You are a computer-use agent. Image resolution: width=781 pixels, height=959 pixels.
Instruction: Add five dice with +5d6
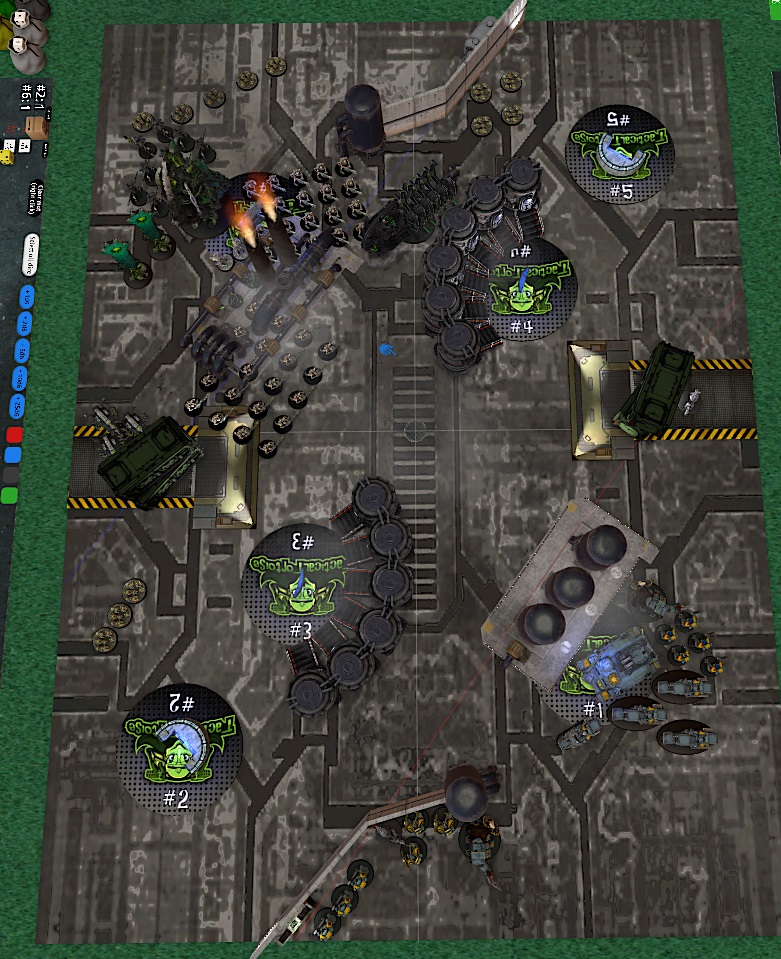23,349
